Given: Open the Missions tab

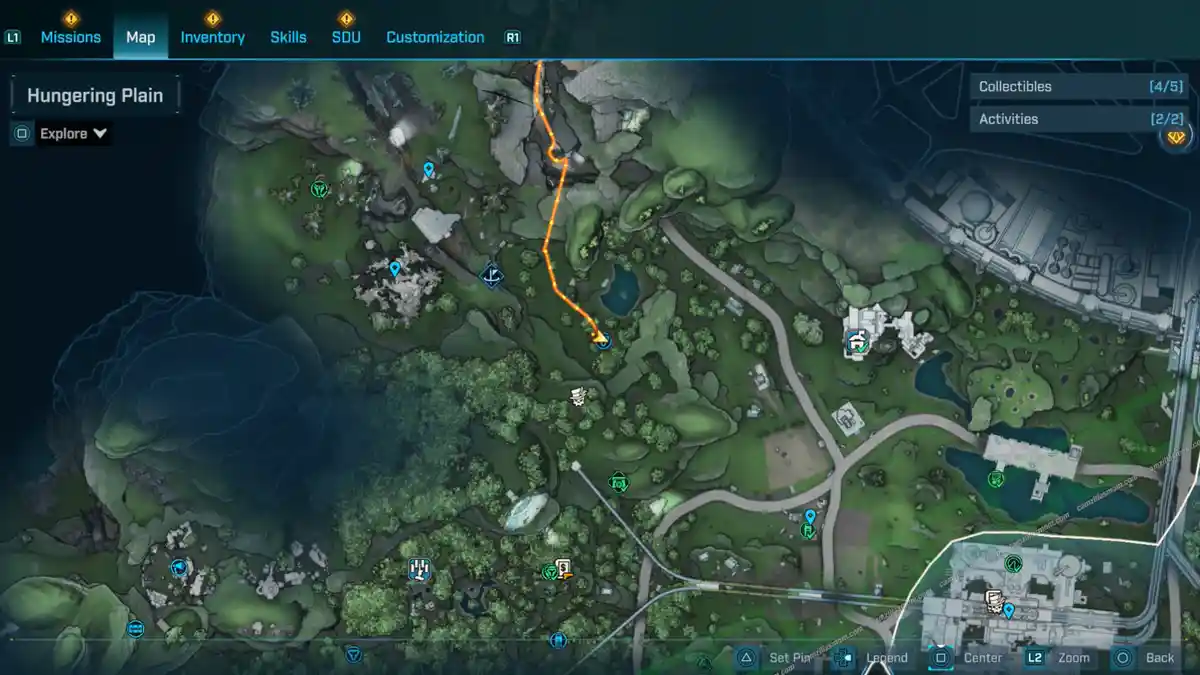Looking at the screenshot, I should pyautogui.click(x=70, y=37).
